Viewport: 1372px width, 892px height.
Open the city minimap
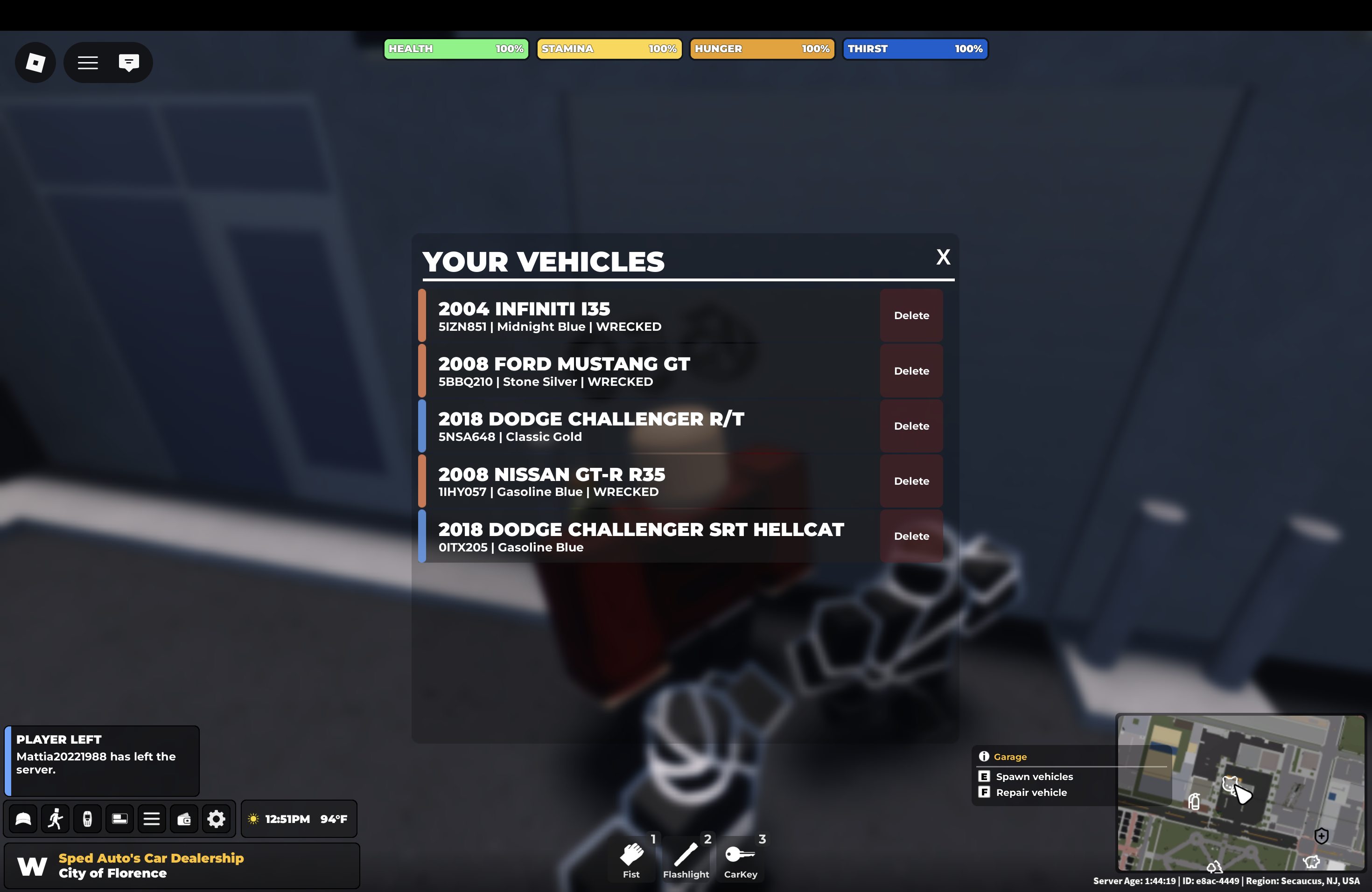(1240, 792)
